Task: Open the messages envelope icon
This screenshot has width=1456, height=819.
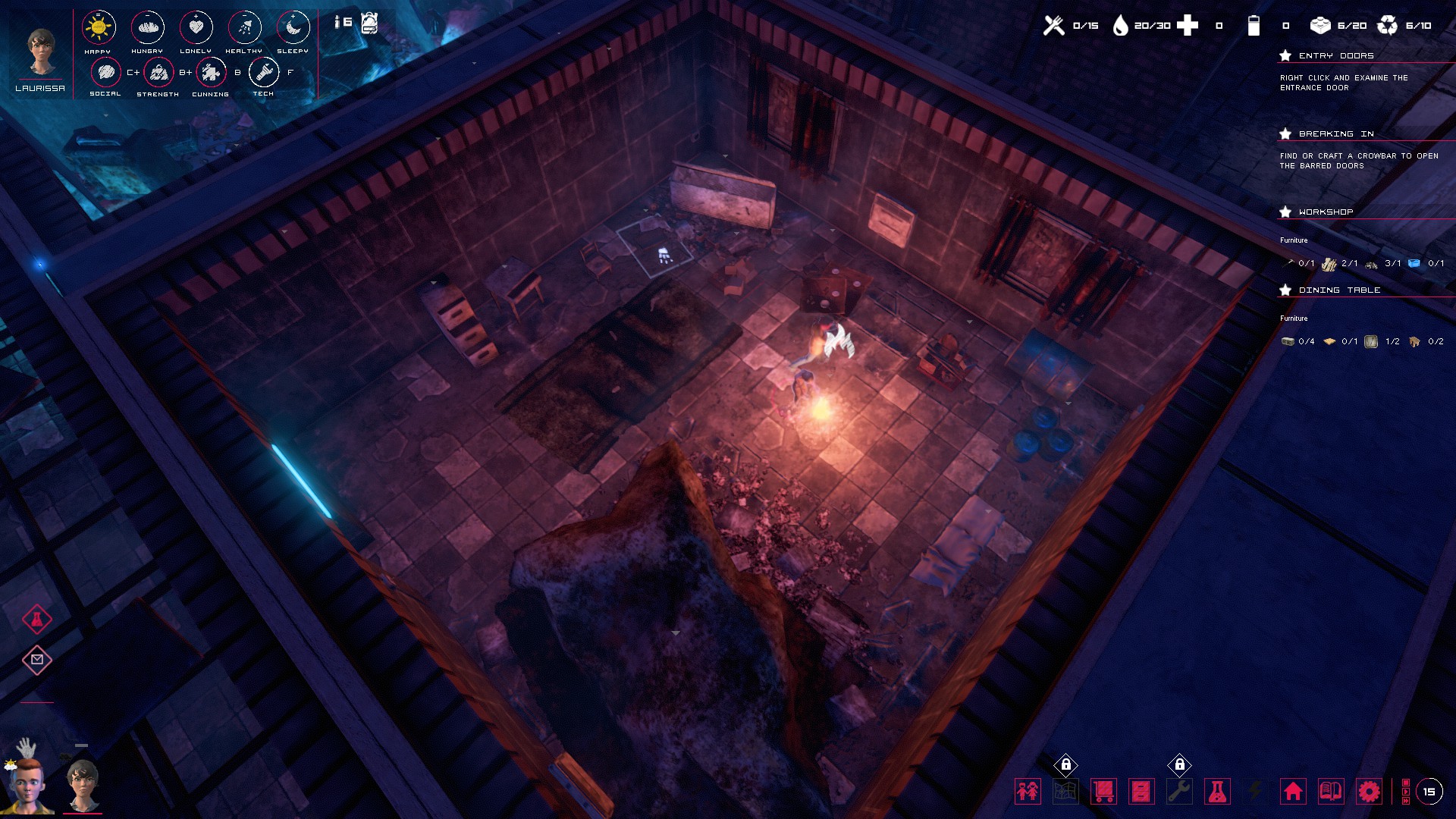Action: pyautogui.click(x=36, y=660)
